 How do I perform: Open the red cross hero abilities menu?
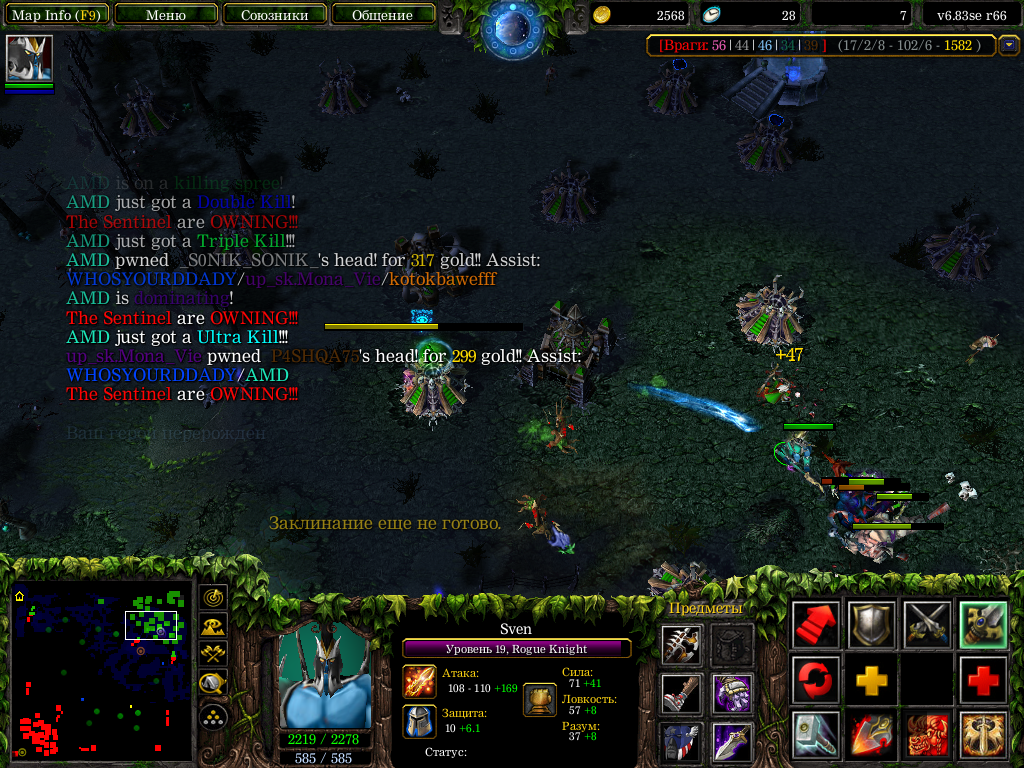(x=982, y=681)
